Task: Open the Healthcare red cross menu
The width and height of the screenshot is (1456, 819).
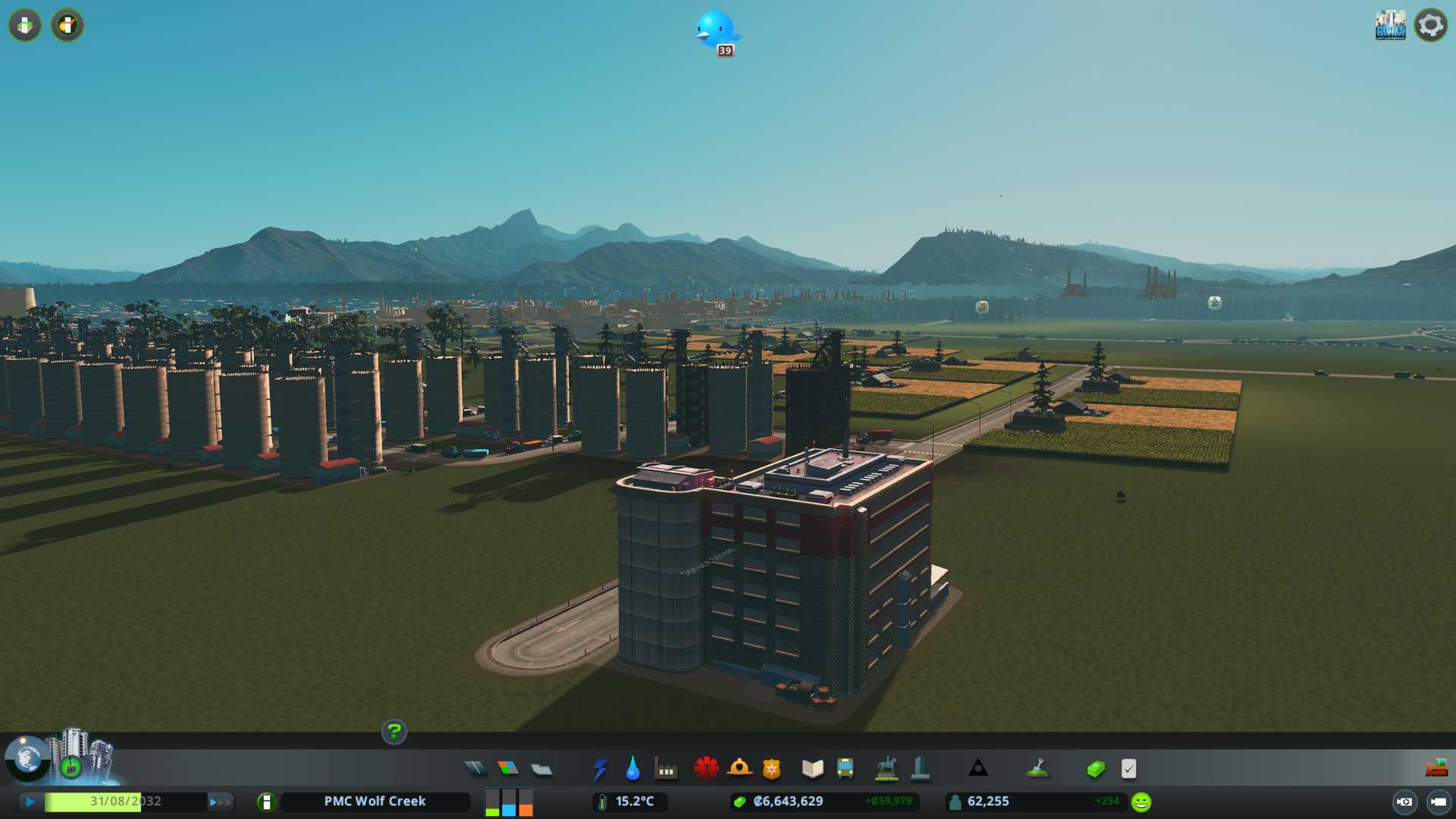Action: coord(706,769)
